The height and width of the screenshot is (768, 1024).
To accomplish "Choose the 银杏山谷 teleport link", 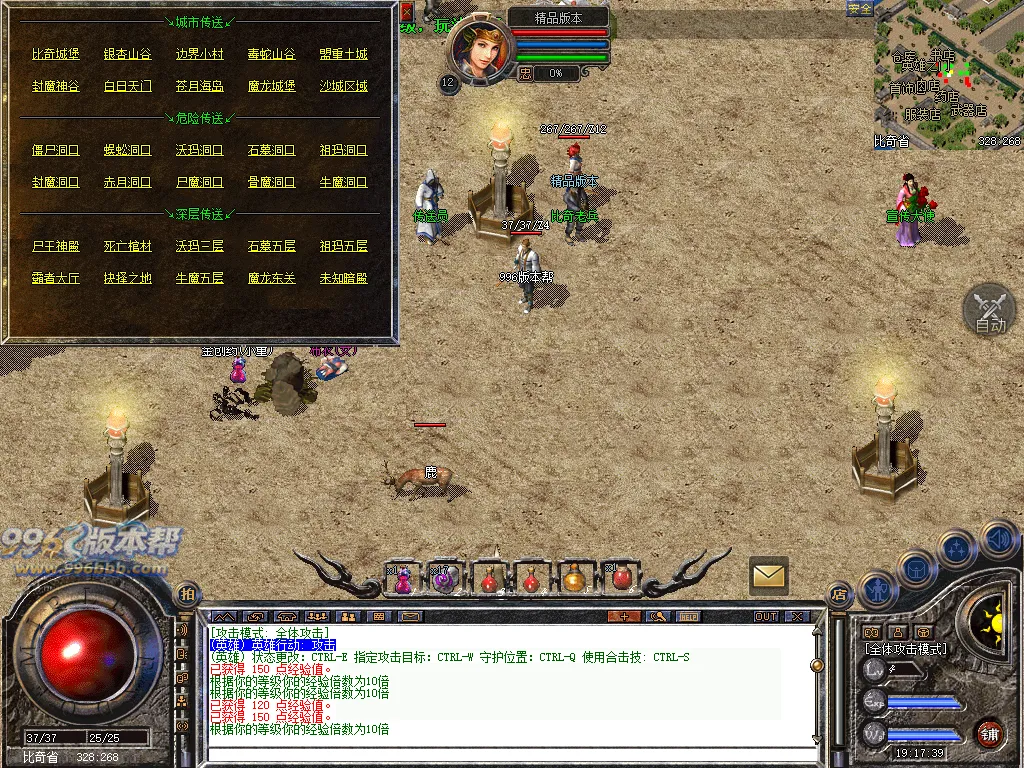I will pyautogui.click(x=127, y=54).
